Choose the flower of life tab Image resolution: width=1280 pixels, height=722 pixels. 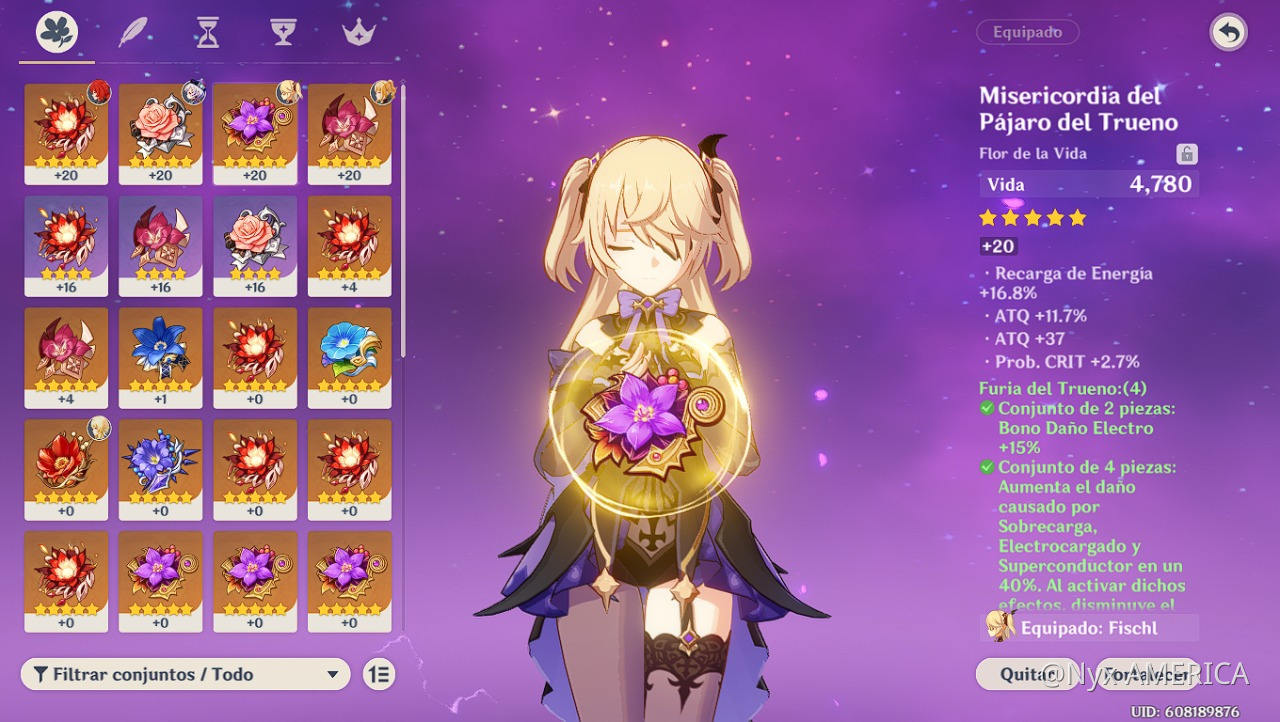coord(57,33)
